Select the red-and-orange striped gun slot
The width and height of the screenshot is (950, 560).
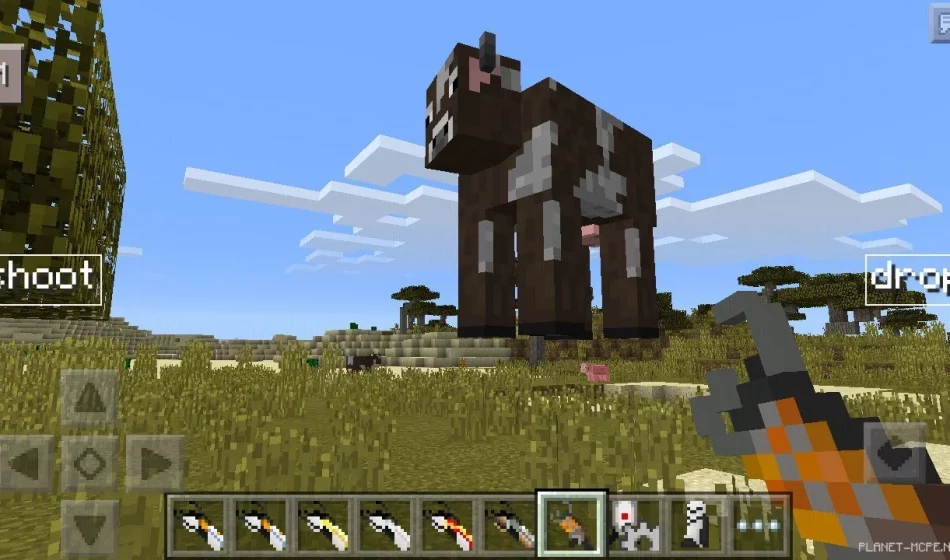click(x=448, y=524)
